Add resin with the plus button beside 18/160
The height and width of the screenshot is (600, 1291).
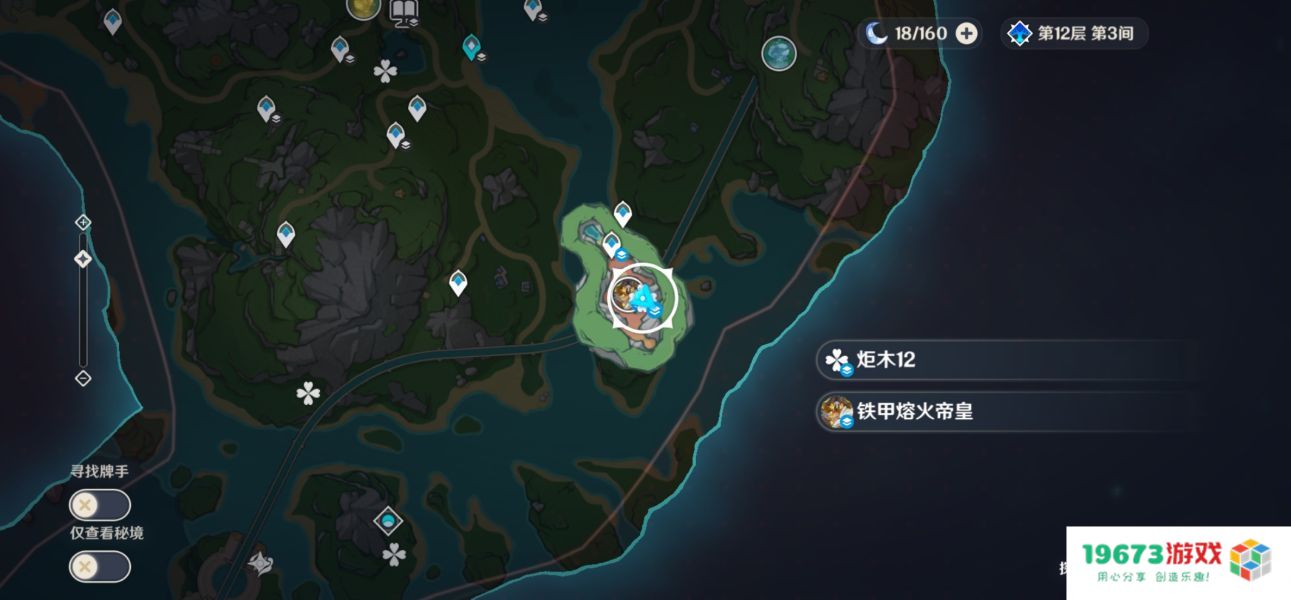click(x=966, y=34)
